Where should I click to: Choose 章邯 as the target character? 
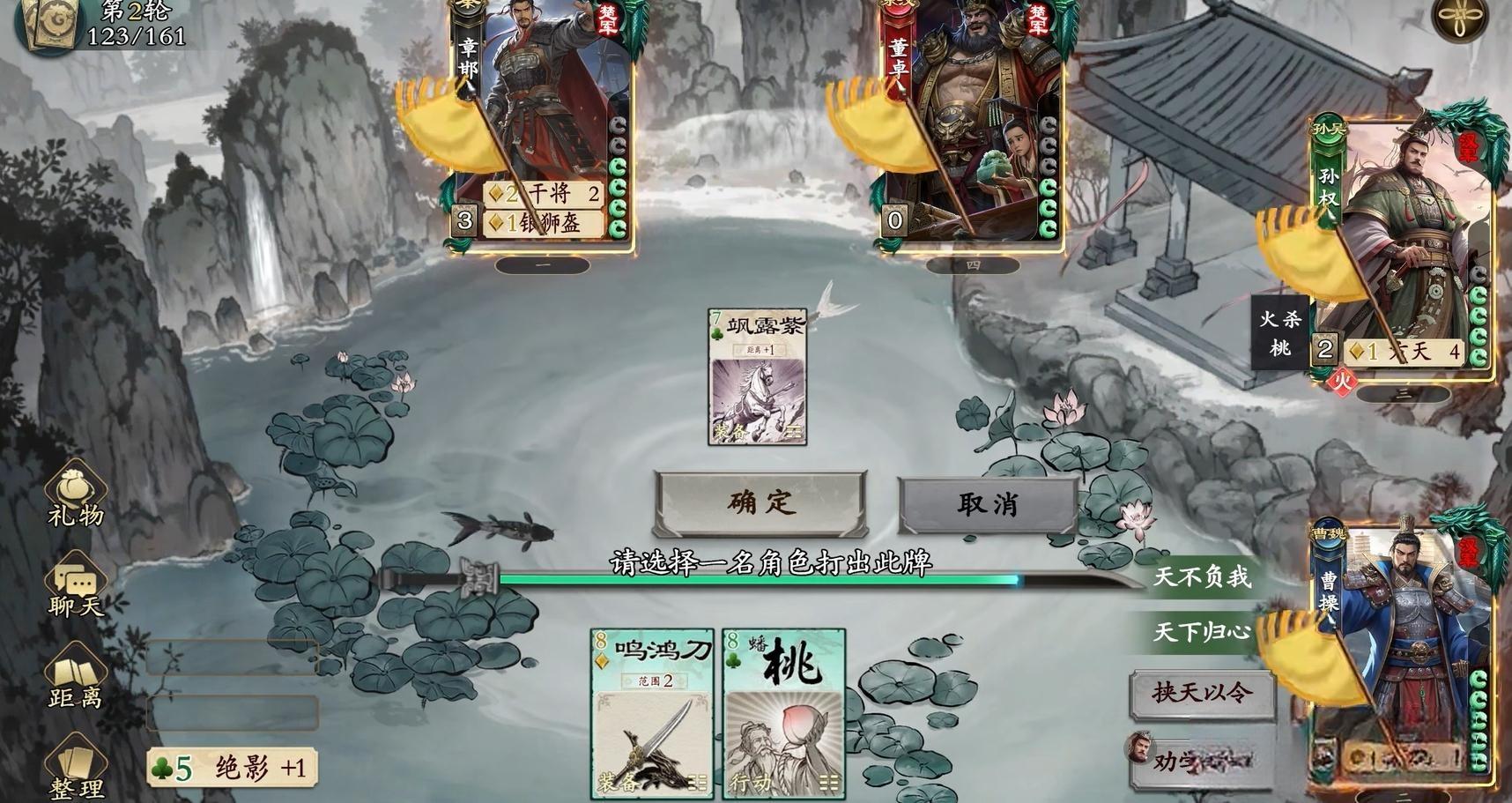point(542,123)
